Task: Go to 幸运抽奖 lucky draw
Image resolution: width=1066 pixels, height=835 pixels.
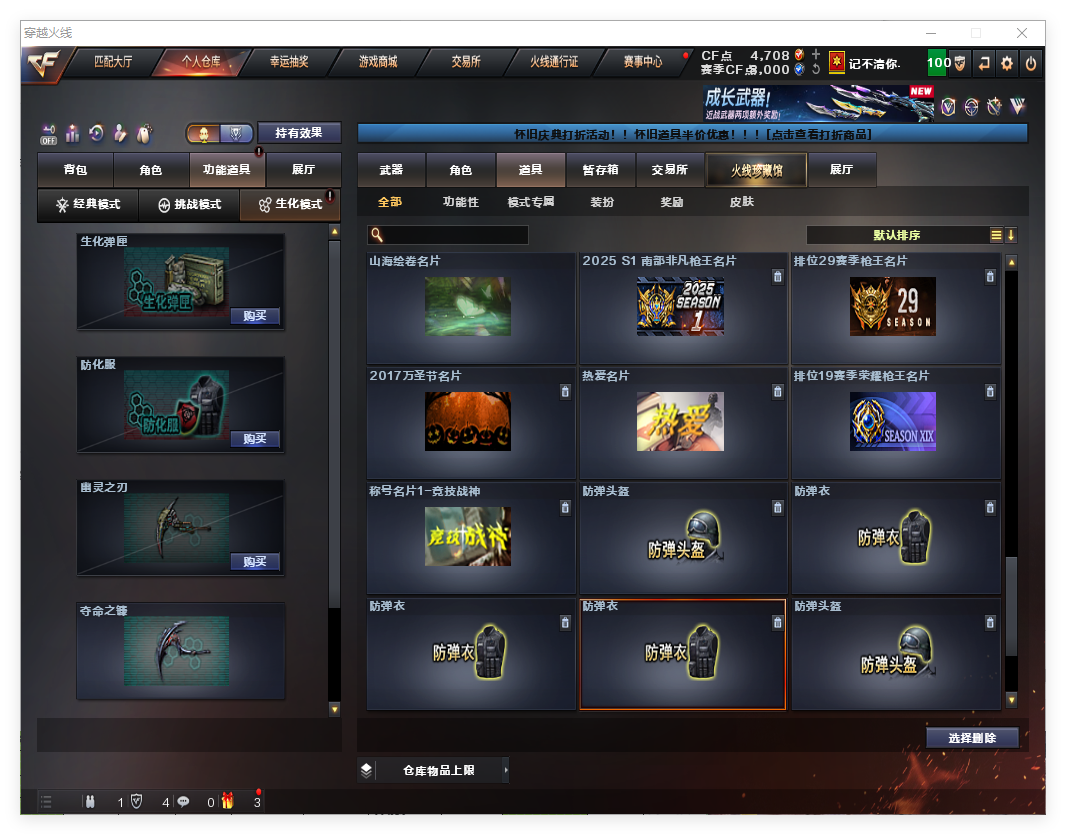Action: pos(289,62)
